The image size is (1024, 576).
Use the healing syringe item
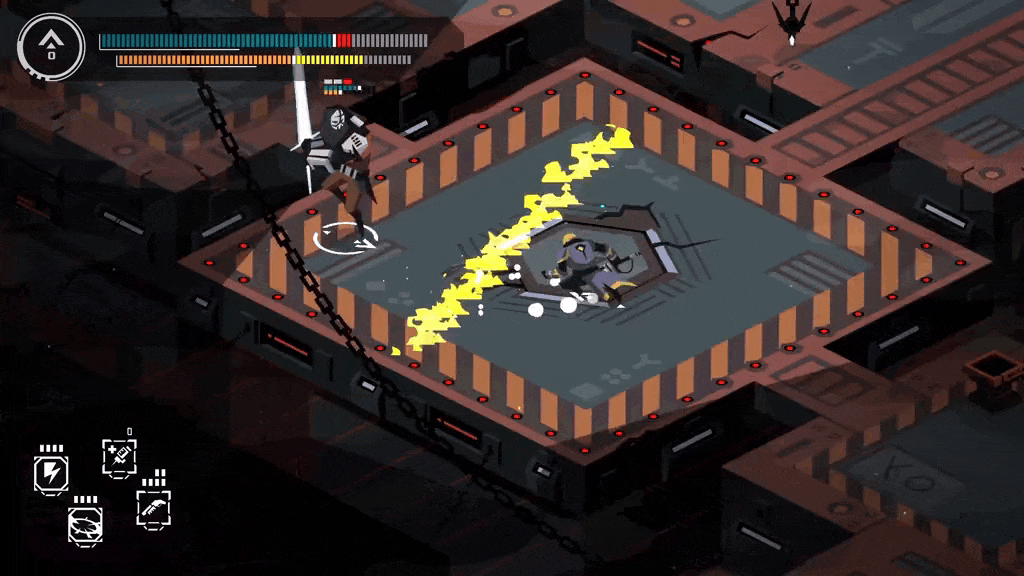pyautogui.click(x=119, y=457)
